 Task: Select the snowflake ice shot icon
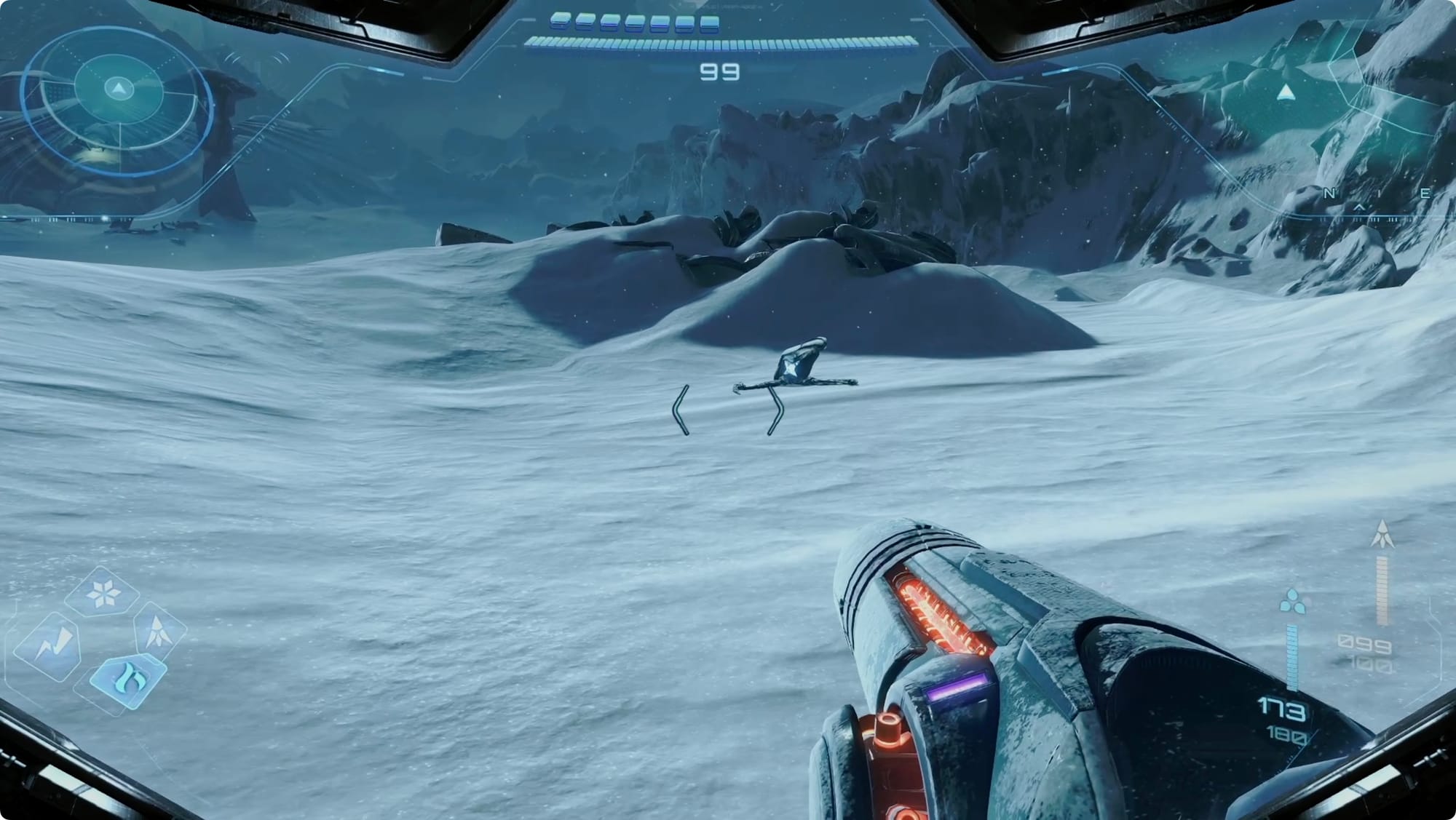pyautogui.click(x=102, y=594)
